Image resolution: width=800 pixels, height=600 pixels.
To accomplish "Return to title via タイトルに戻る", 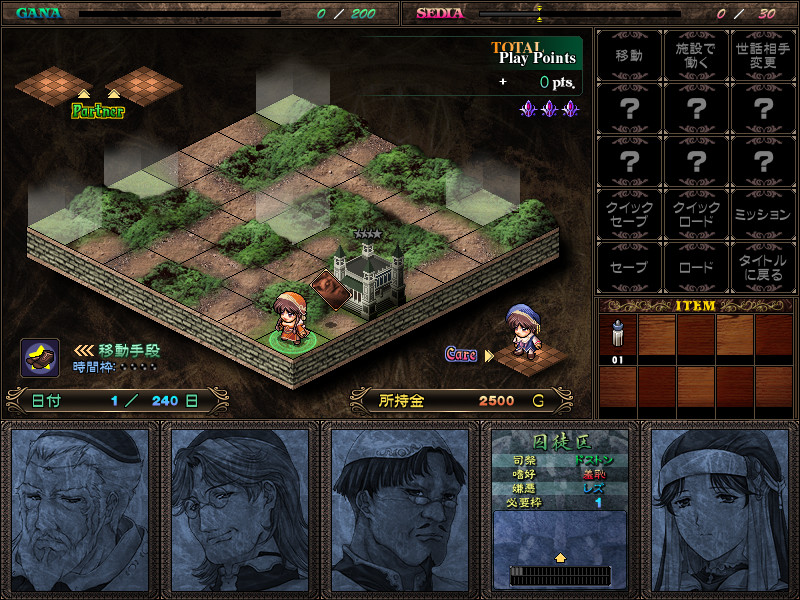I will tap(763, 267).
